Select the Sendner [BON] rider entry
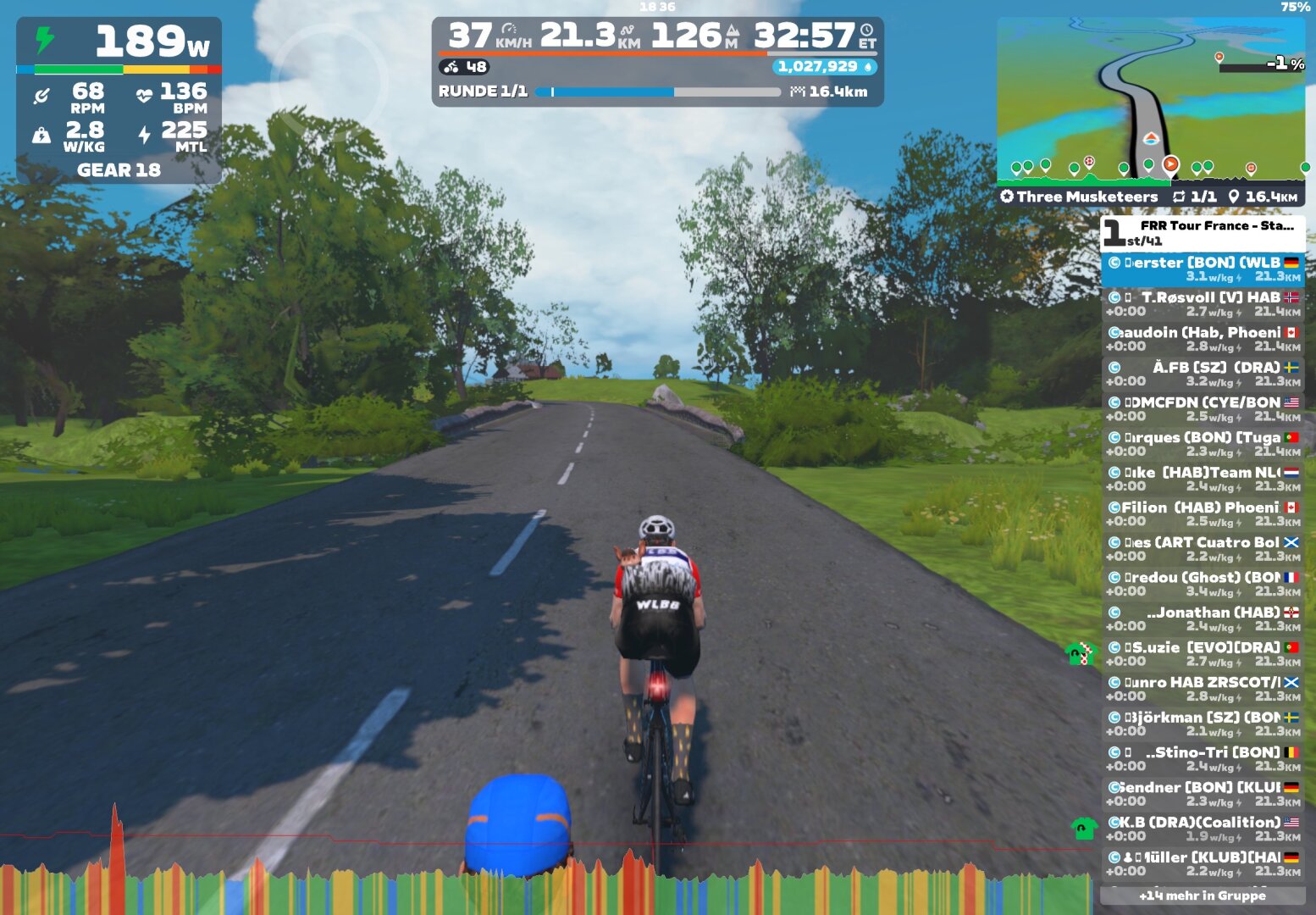The height and width of the screenshot is (915, 1316). click(x=1203, y=794)
